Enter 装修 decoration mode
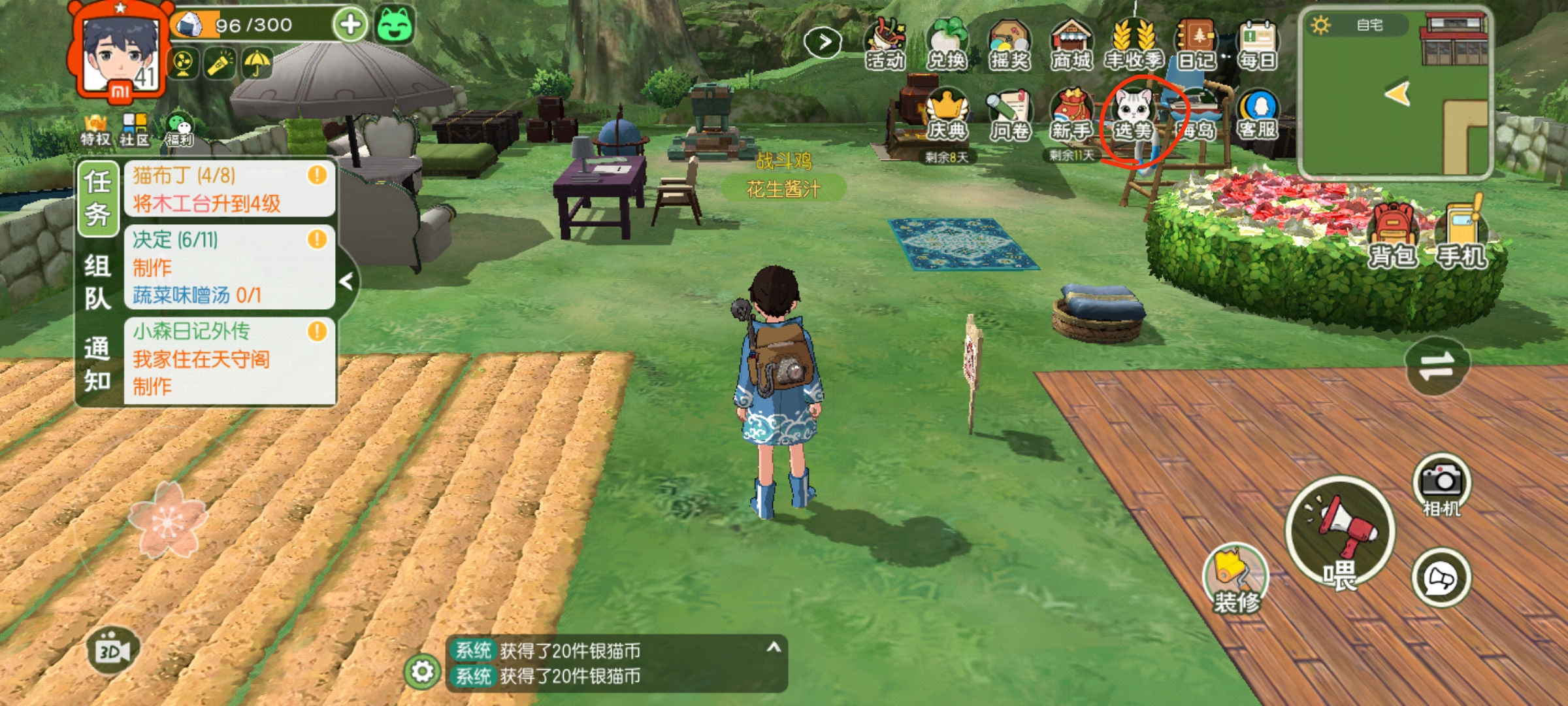 point(1235,579)
